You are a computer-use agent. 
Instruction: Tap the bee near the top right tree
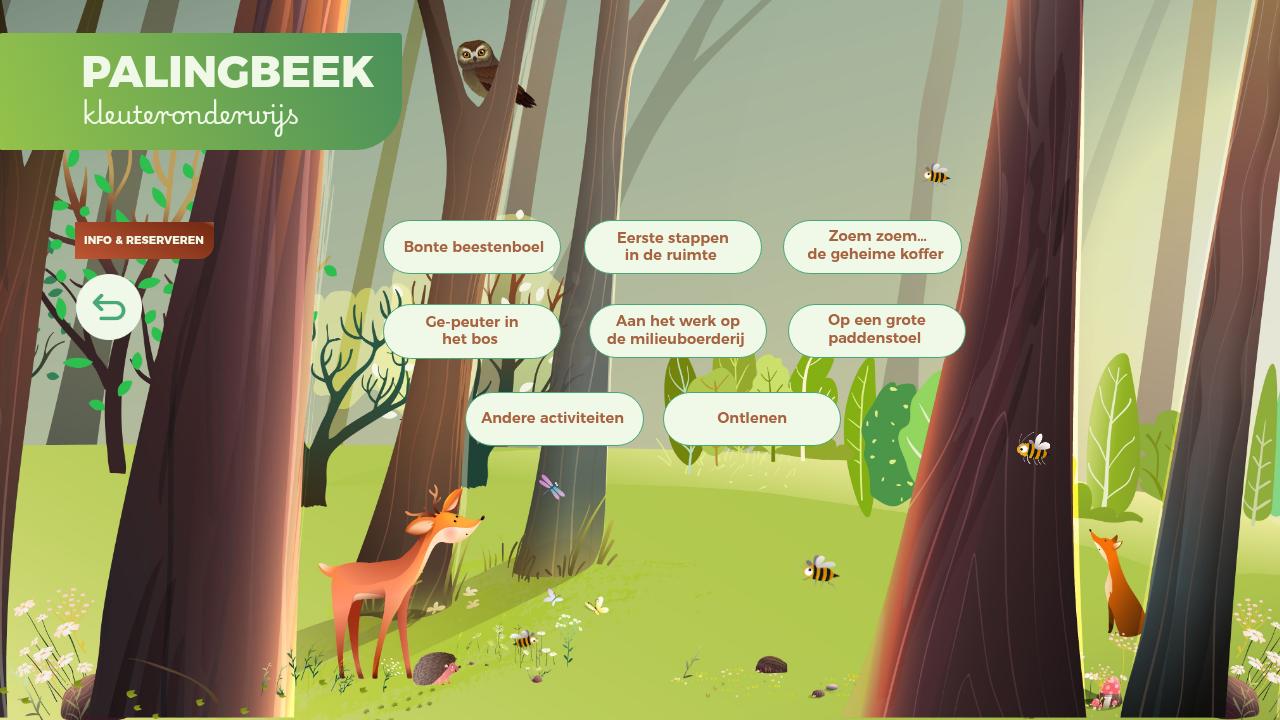coord(936,173)
